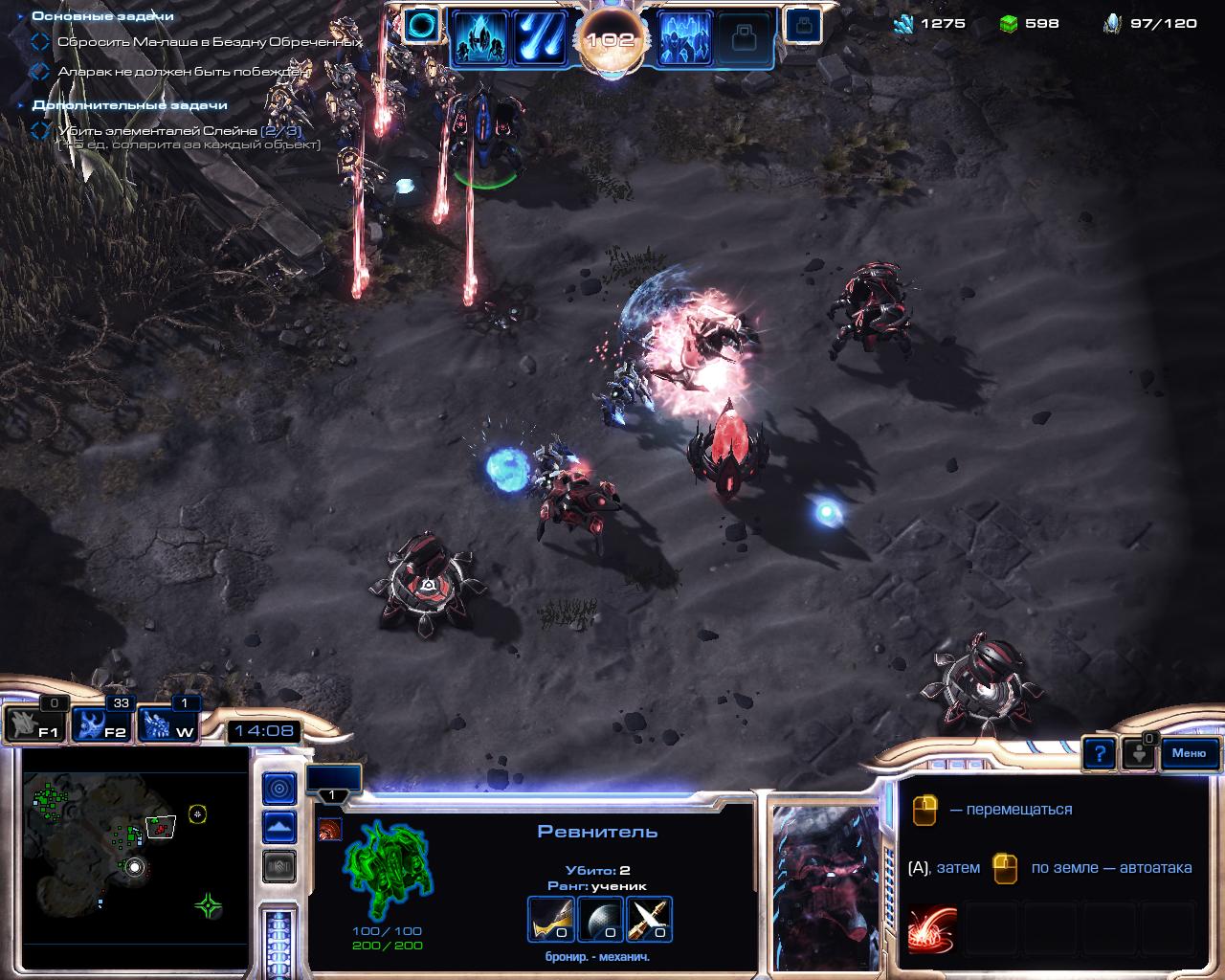Open the social panel button beside Меню
The height and width of the screenshot is (980, 1225).
[1139, 752]
